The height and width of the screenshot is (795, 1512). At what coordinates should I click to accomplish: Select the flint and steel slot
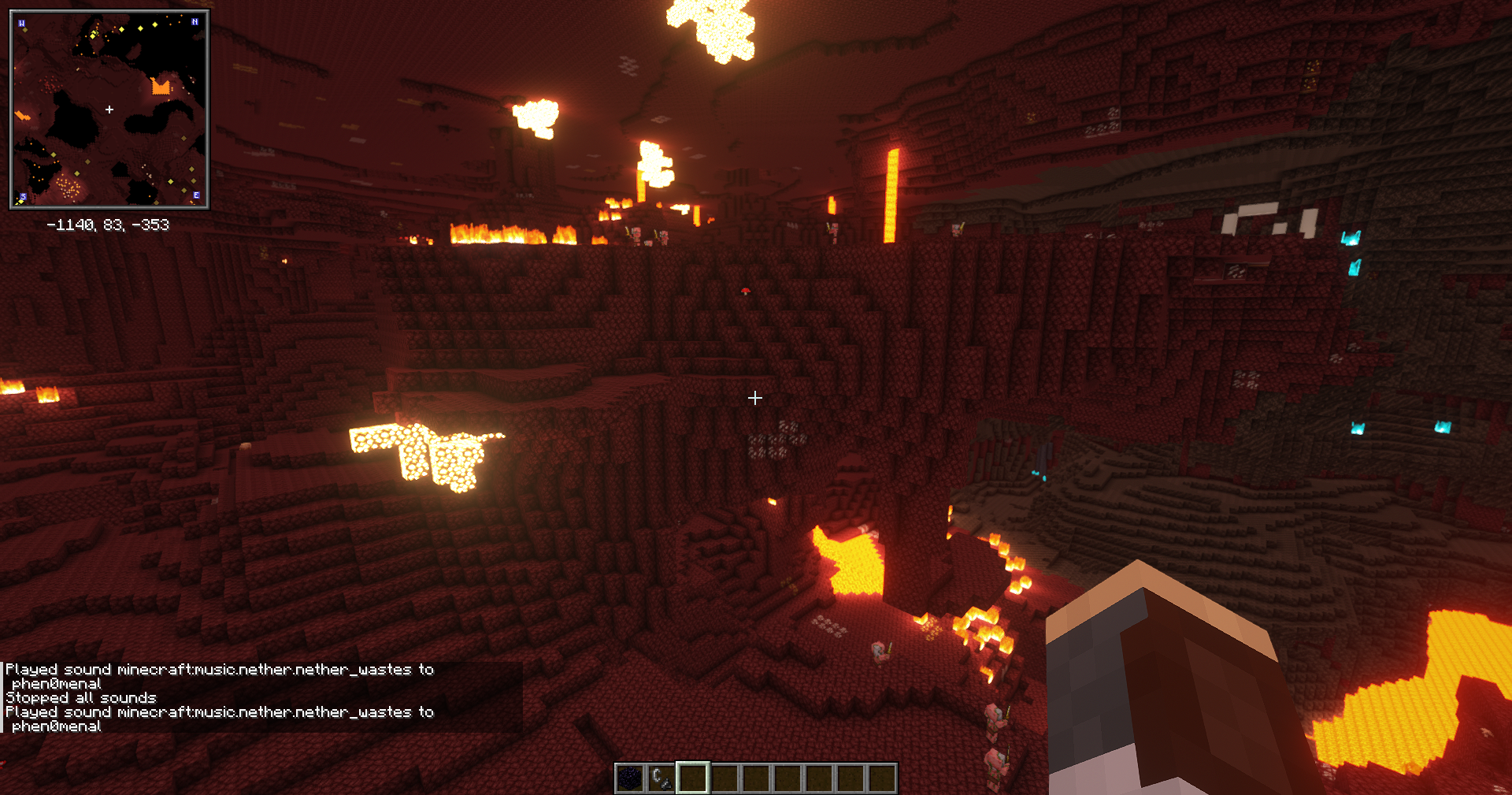[x=661, y=778]
